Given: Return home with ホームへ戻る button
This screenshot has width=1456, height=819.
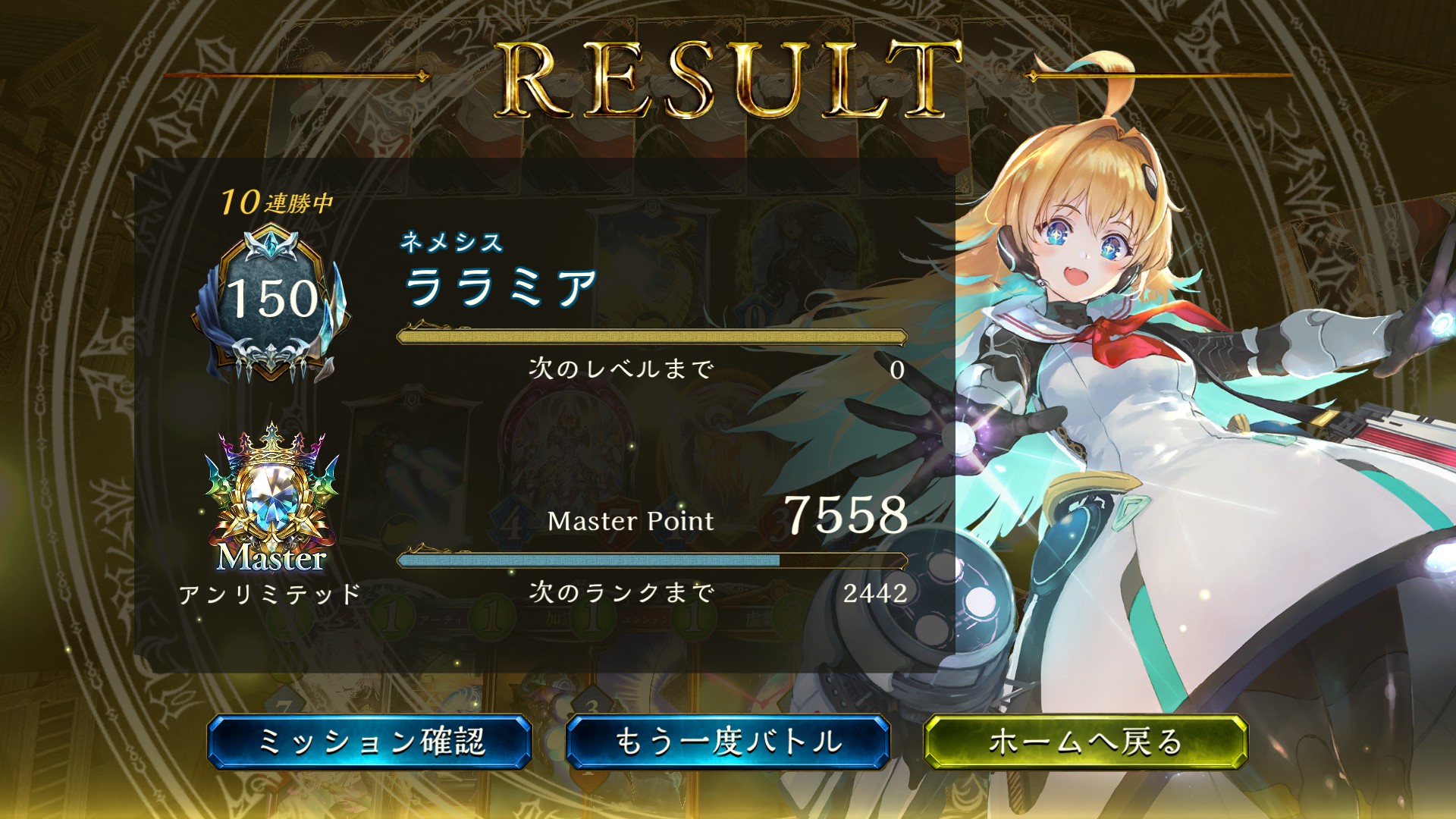Looking at the screenshot, I should point(1086,742).
